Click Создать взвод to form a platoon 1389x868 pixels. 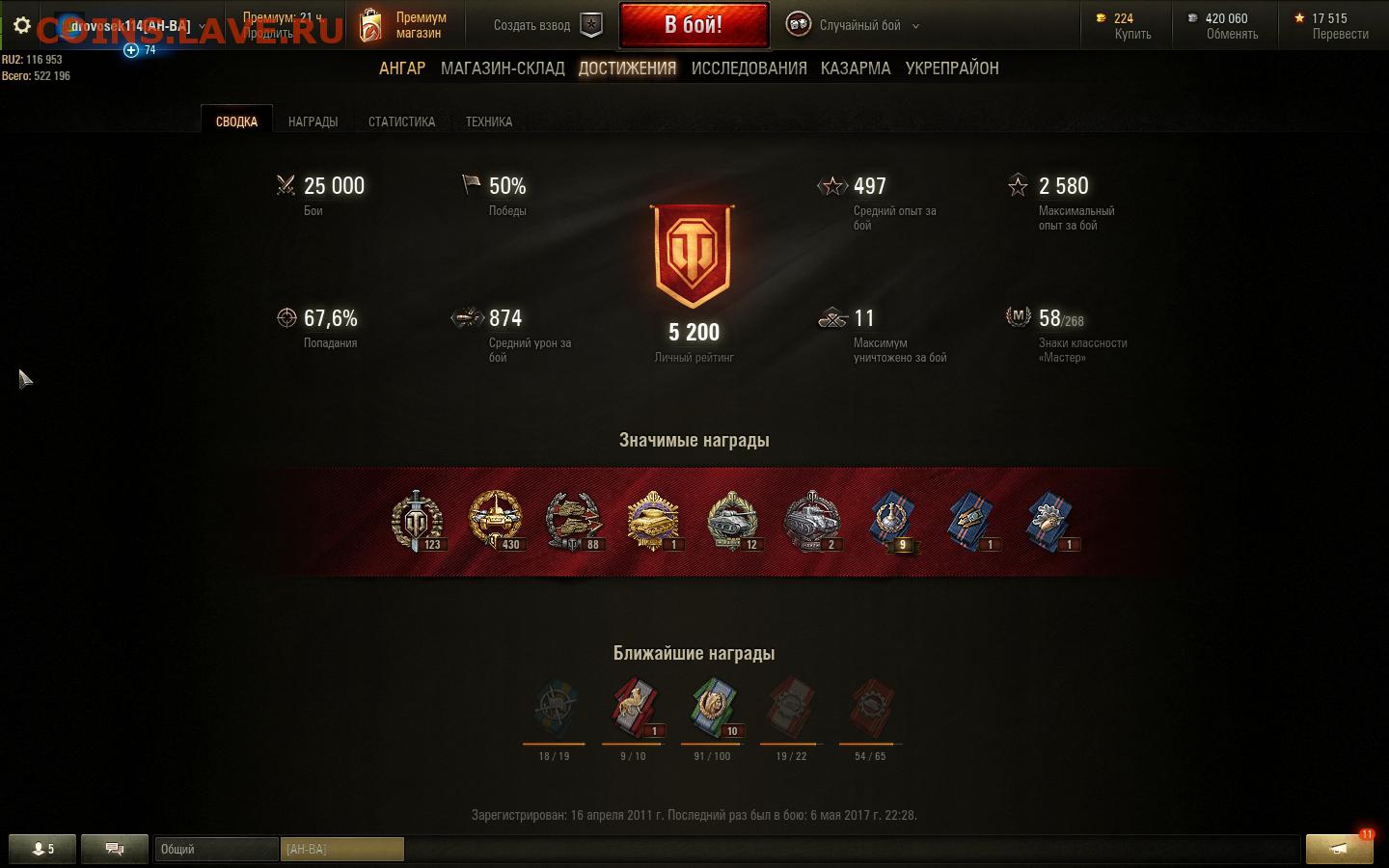[x=547, y=25]
